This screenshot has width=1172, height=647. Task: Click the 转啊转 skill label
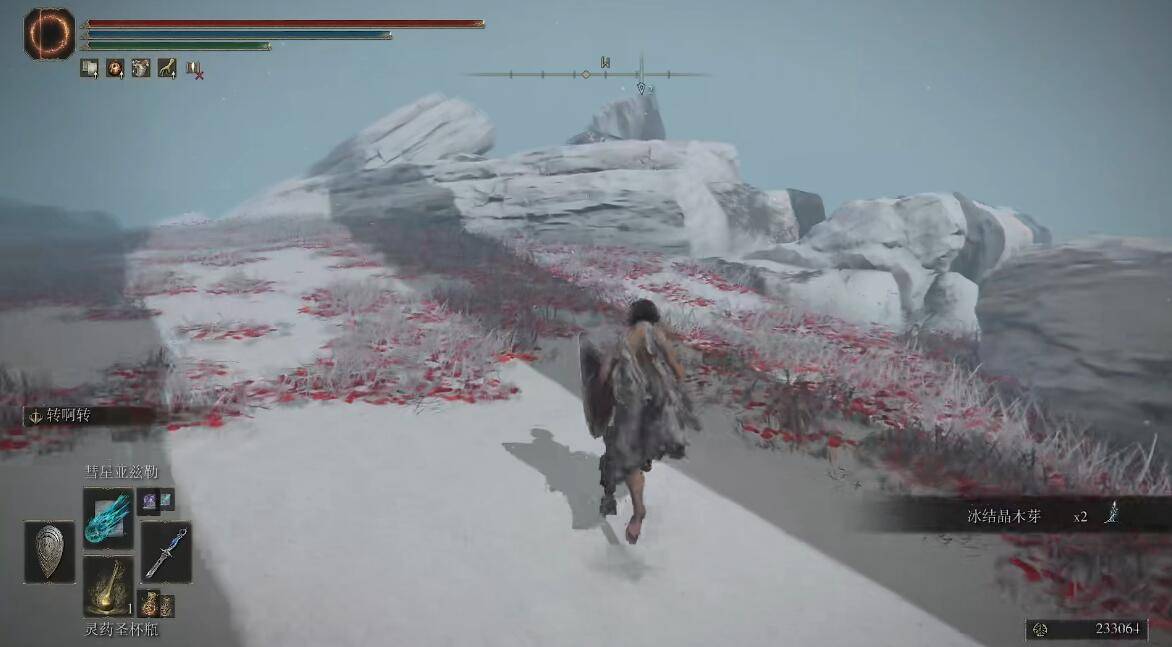click(68, 415)
